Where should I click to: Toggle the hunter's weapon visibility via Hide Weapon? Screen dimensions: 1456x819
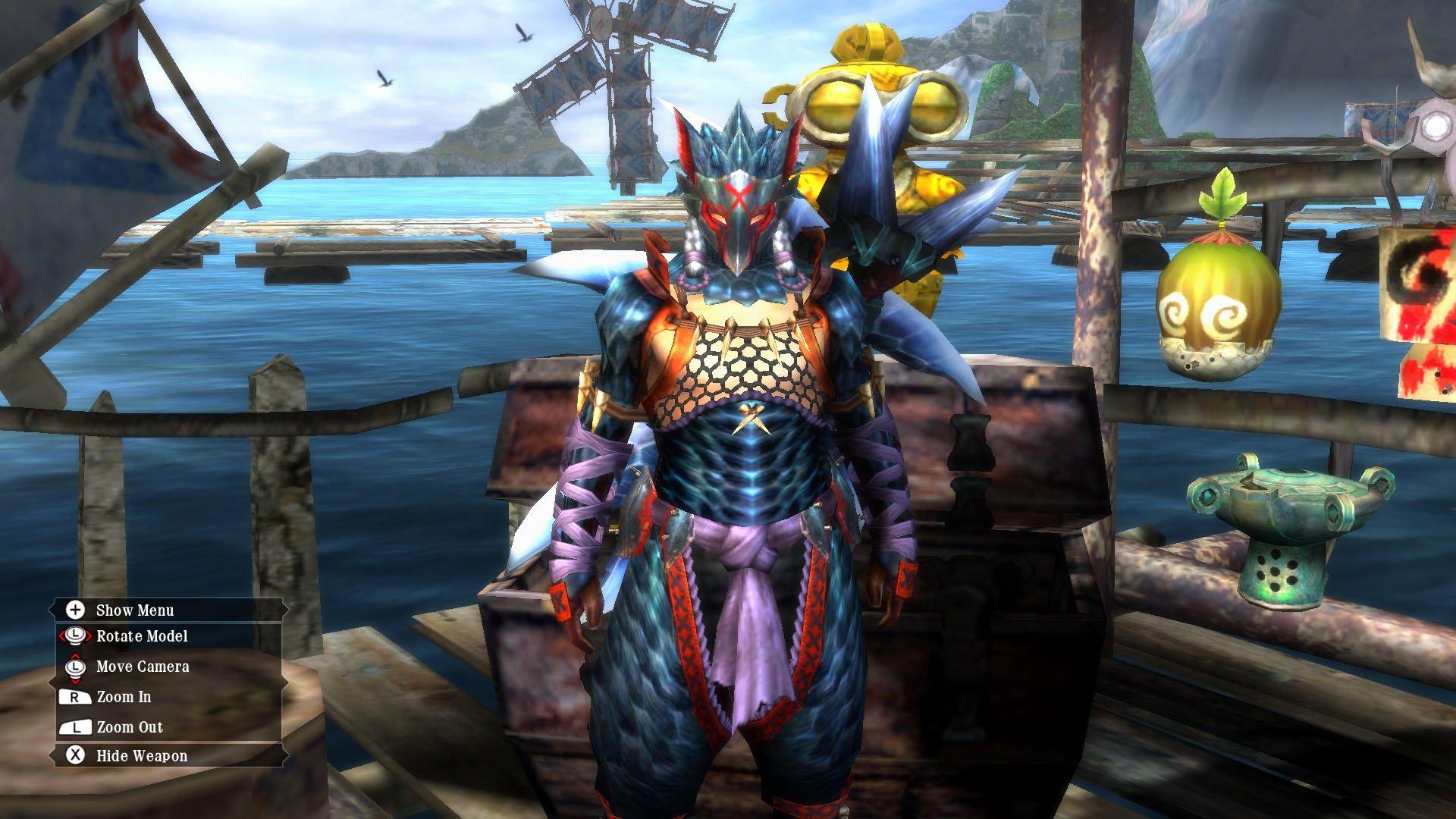pos(141,755)
